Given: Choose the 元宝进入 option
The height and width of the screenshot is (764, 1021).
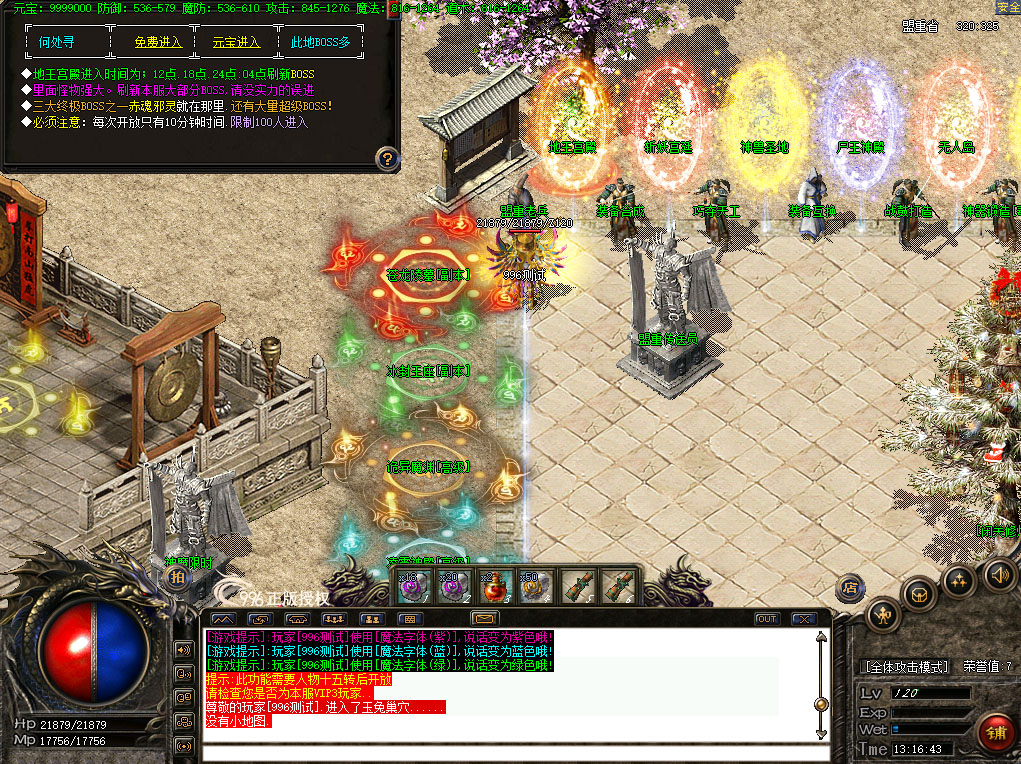Looking at the screenshot, I should point(236,42).
